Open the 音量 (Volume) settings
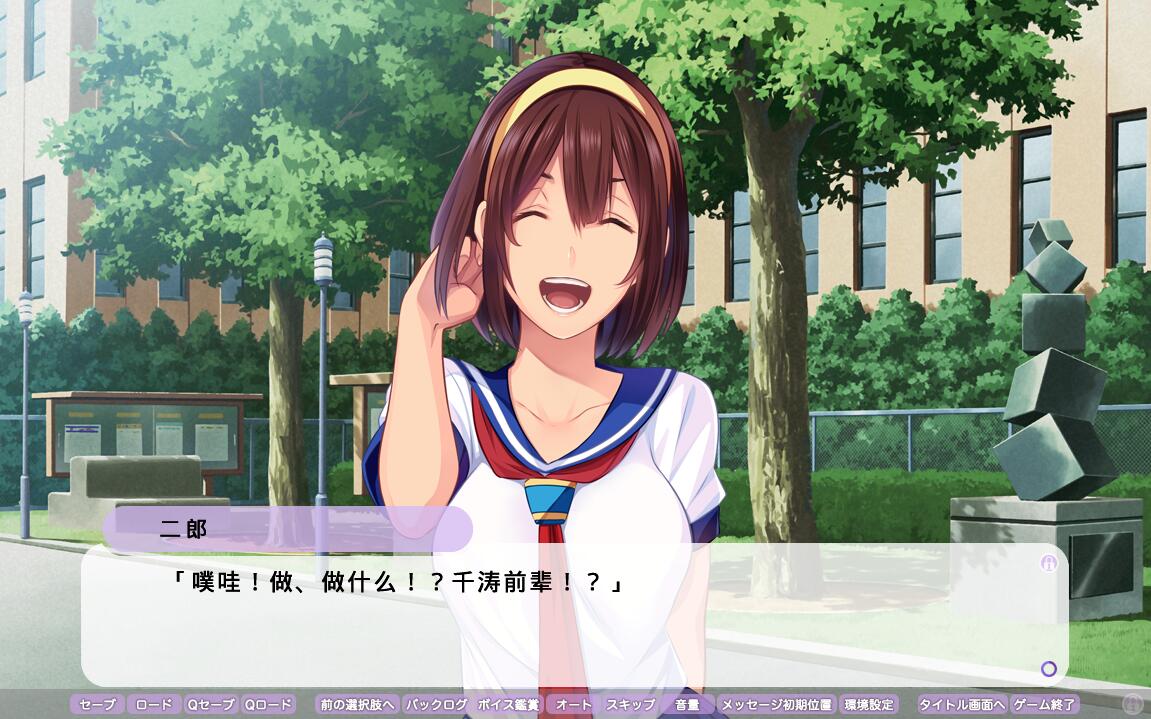The image size is (1151, 719). click(687, 704)
